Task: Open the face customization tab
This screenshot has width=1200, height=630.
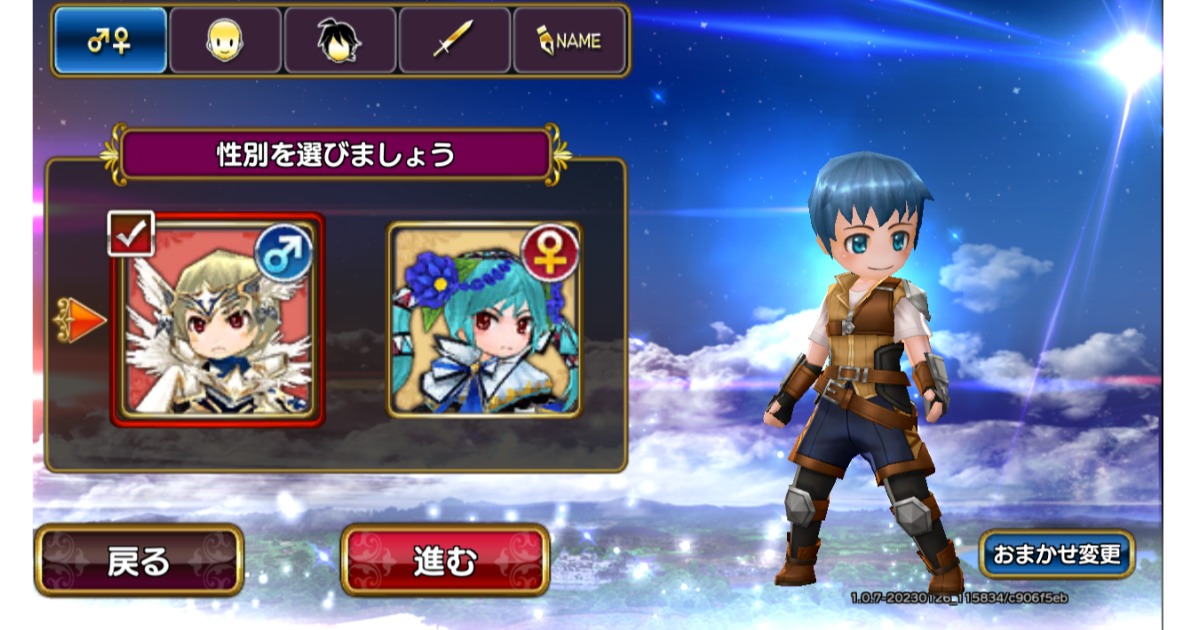Action: coord(225,42)
